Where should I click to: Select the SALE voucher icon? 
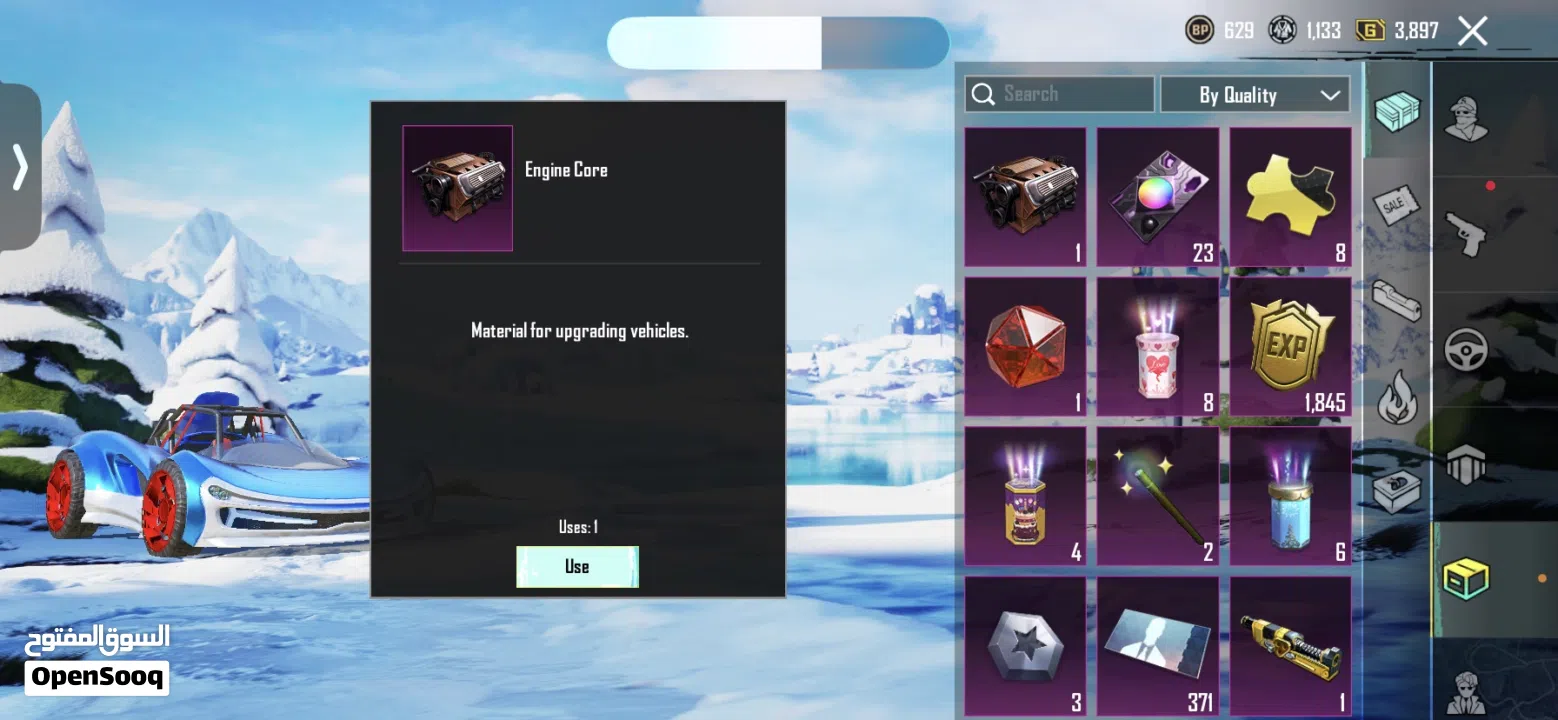[x=1396, y=207]
